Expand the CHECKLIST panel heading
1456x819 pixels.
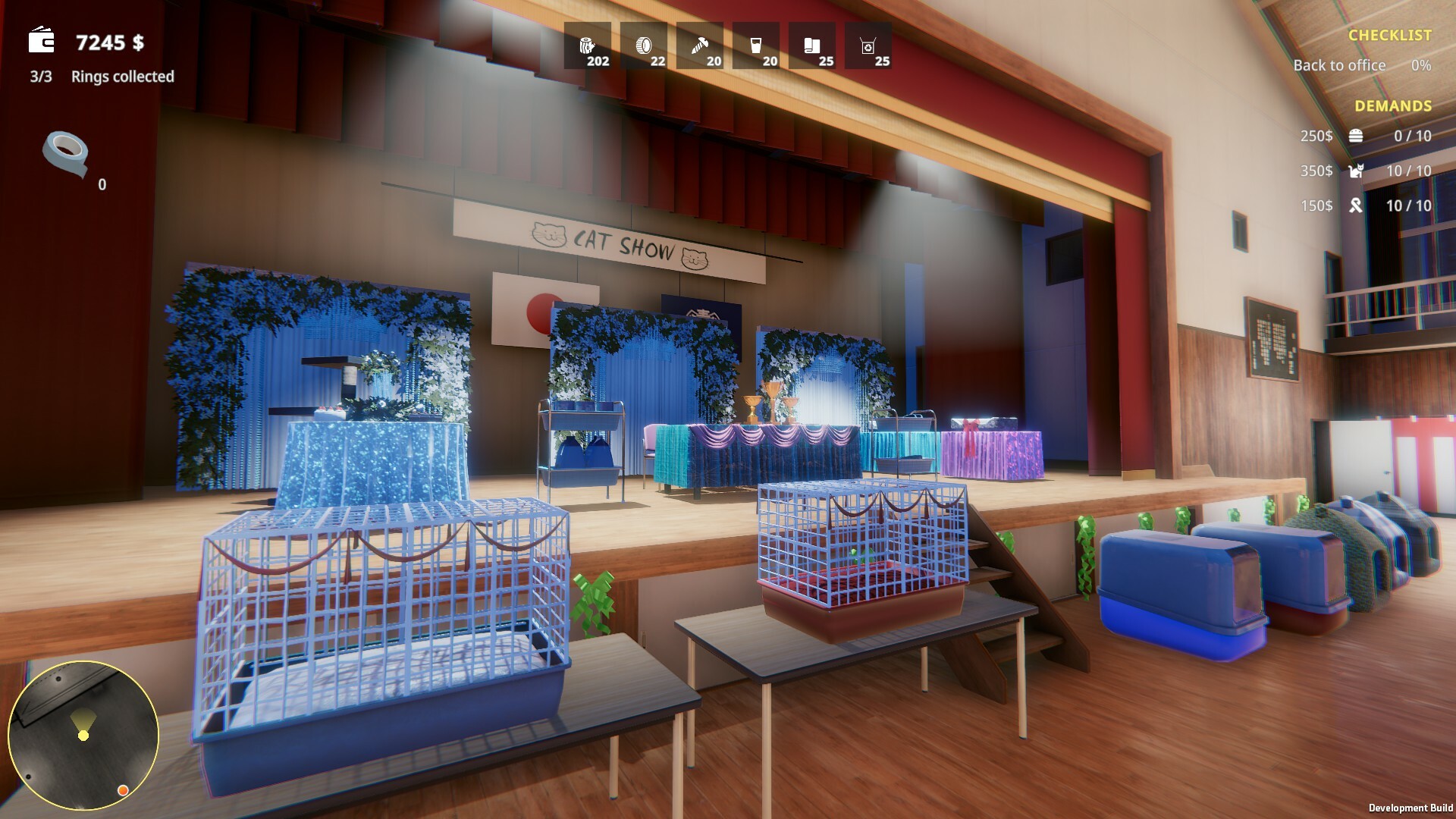(1389, 33)
